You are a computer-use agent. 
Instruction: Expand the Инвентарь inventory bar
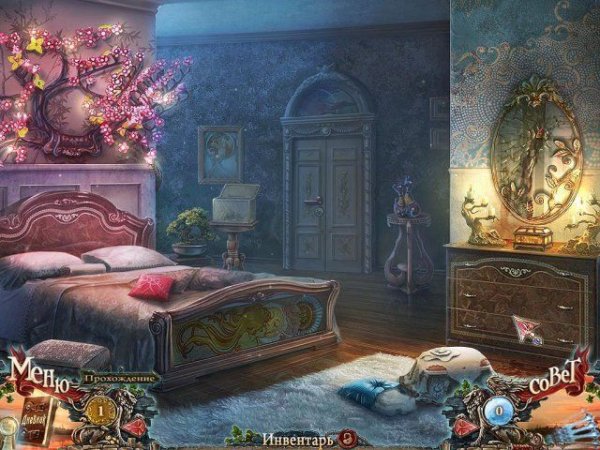click(297, 437)
